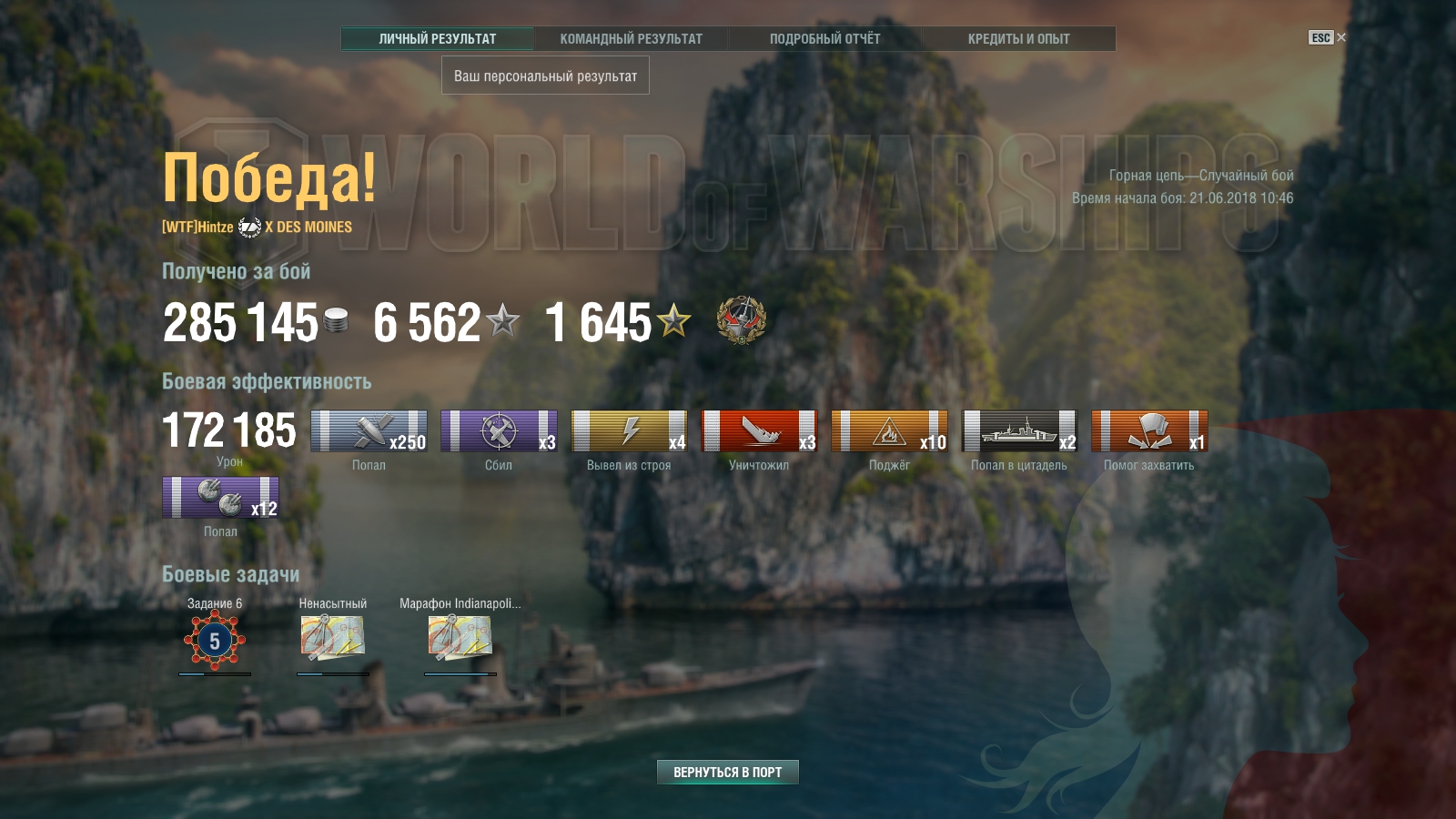Click the Уничтожил ships destroyed ribbon

pyautogui.click(x=759, y=430)
